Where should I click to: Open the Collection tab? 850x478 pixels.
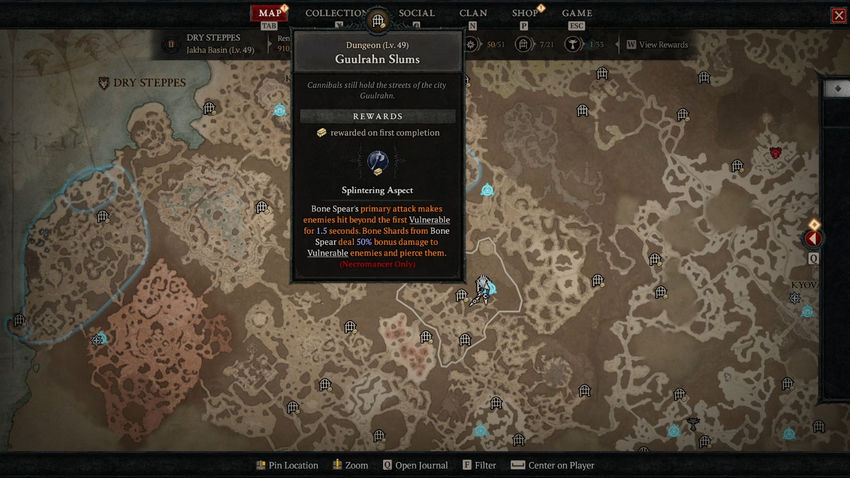337,13
